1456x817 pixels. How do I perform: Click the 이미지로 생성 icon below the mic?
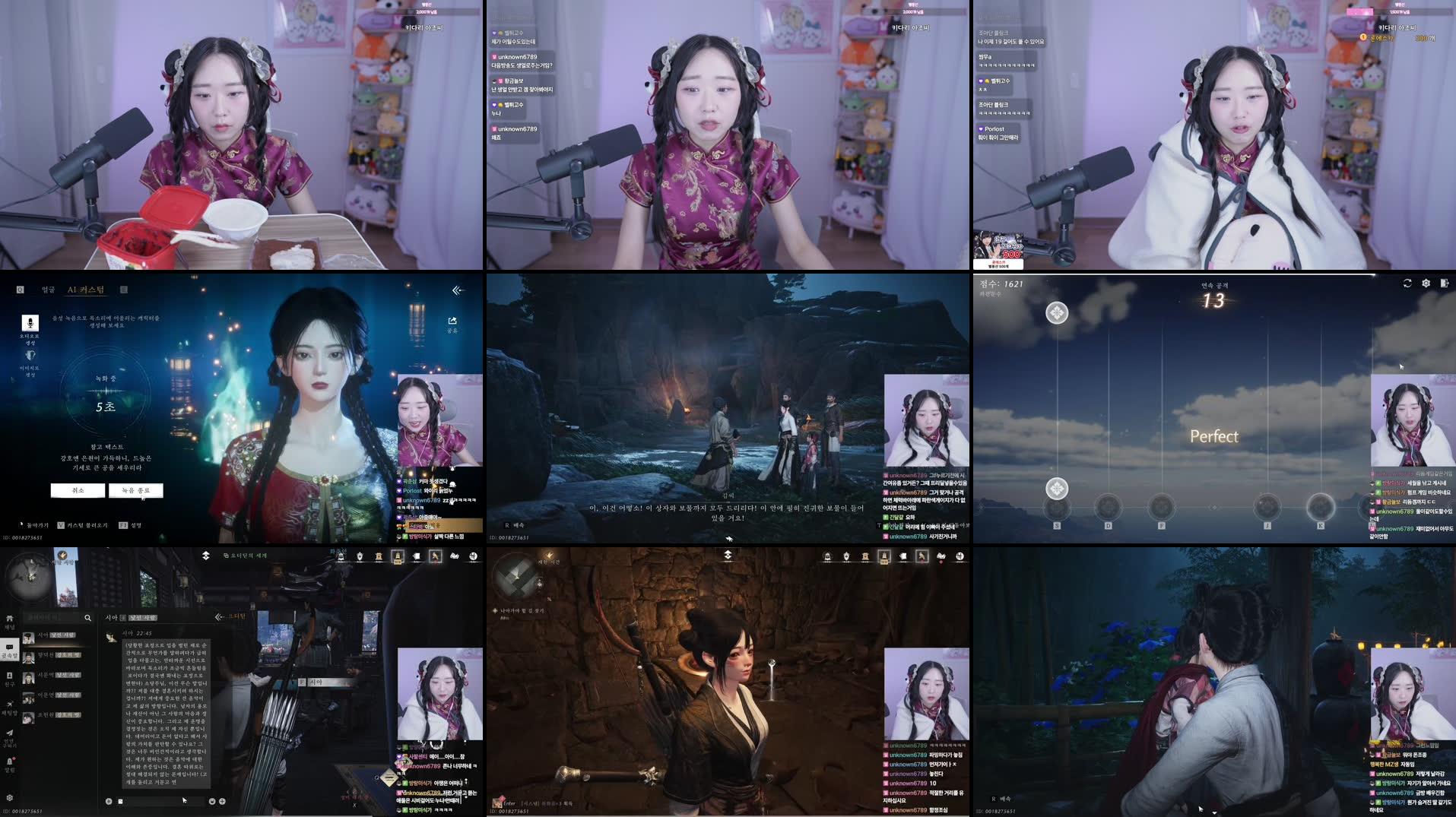click(30, 354)
